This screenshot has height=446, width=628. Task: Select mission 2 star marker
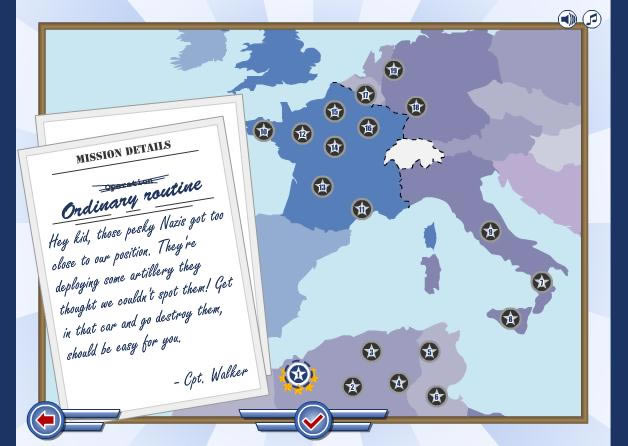point(352,387)
